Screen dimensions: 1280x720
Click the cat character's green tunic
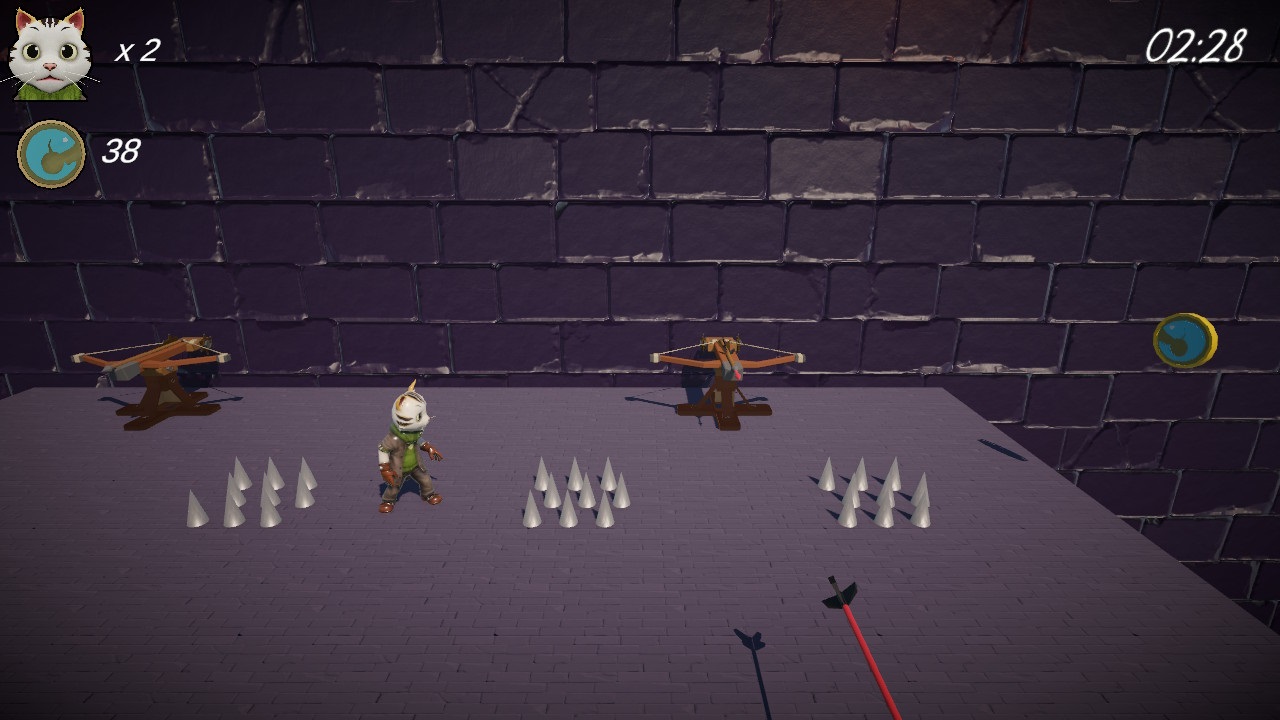pos(408,455)
